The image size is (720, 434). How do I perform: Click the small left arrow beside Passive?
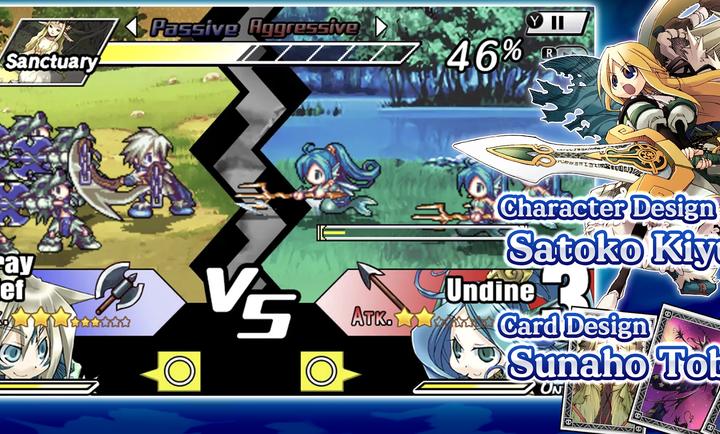(130, 27)
